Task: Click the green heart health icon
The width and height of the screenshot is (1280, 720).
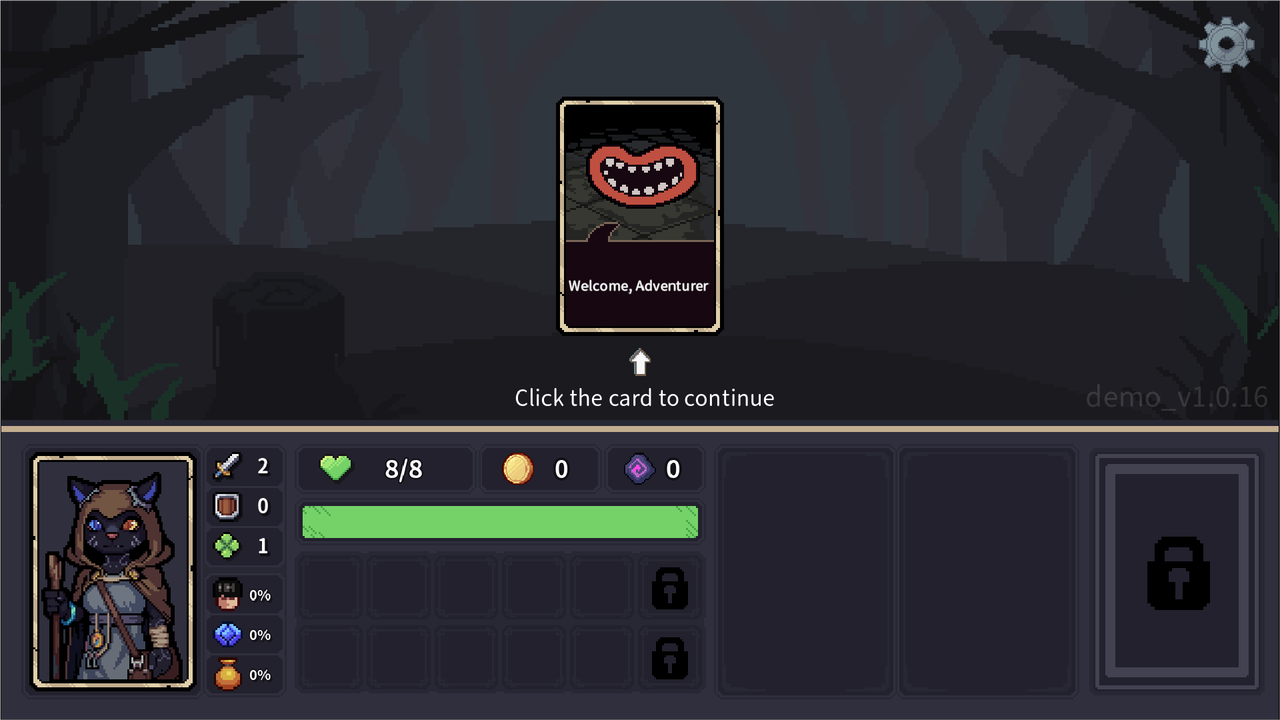Action: point(335,468)
